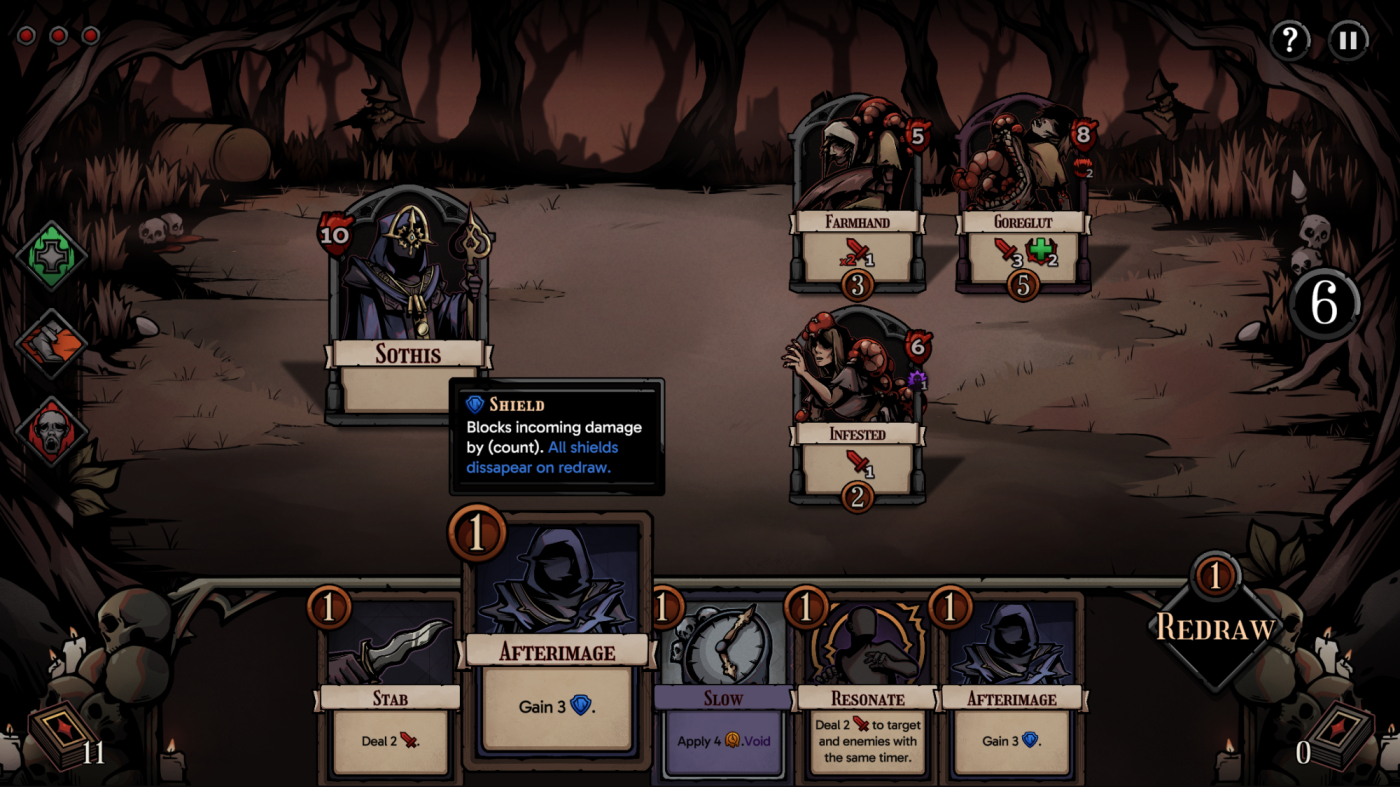Play the Stab card
This screenshot has height=787, width=1400.
click(390, 690)
